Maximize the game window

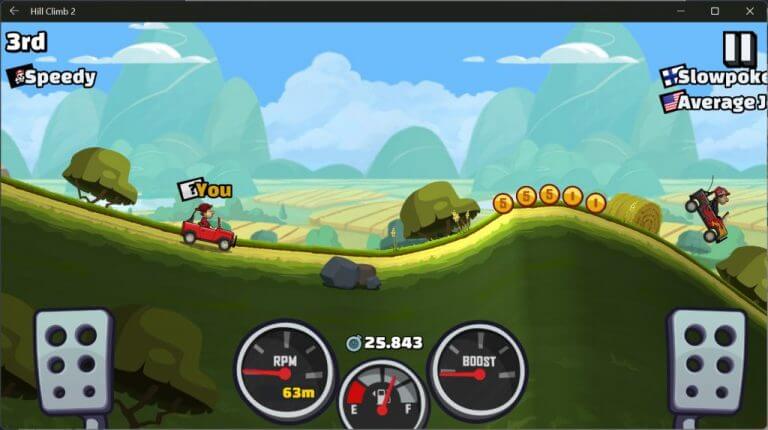click(715, 10)
